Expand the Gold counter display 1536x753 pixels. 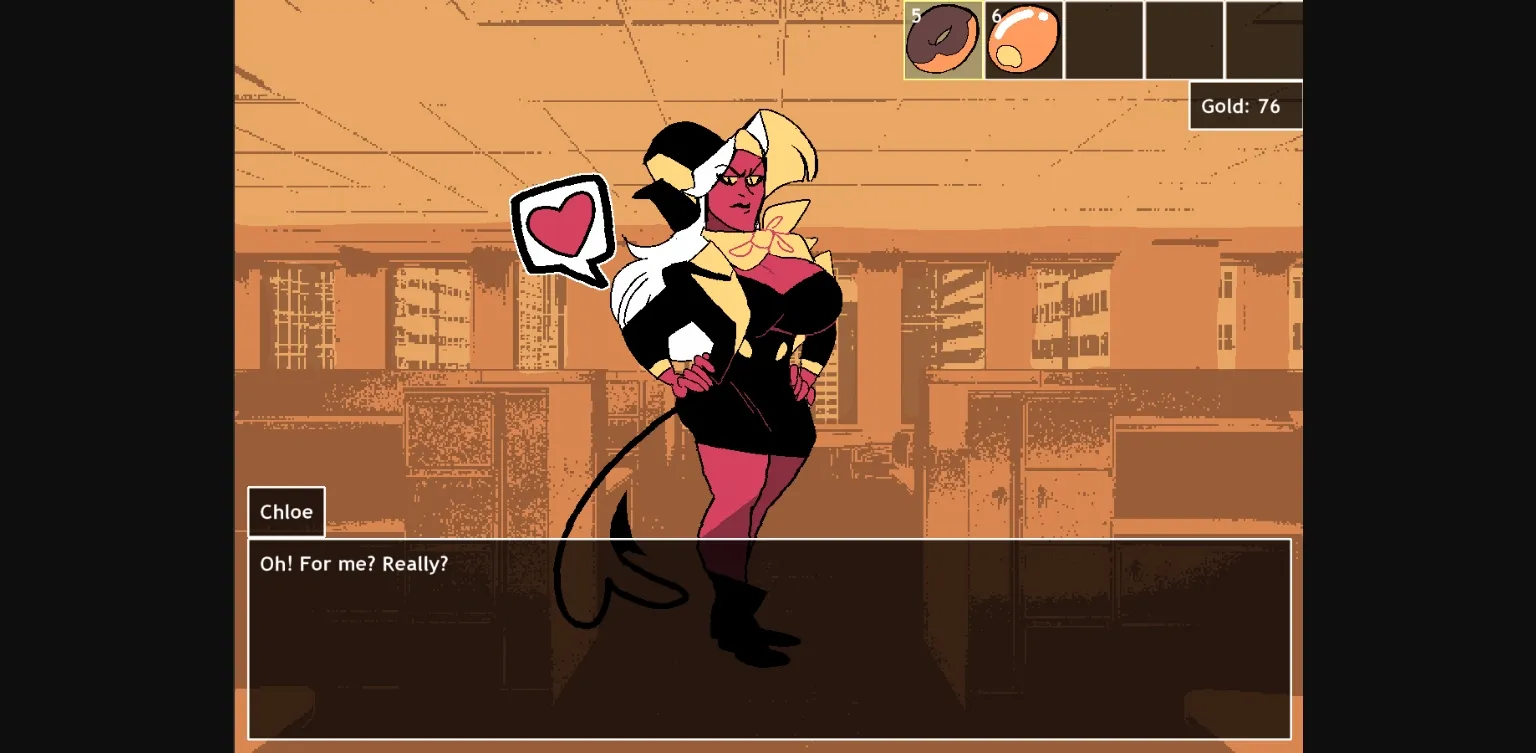(x=1244, y=105)
